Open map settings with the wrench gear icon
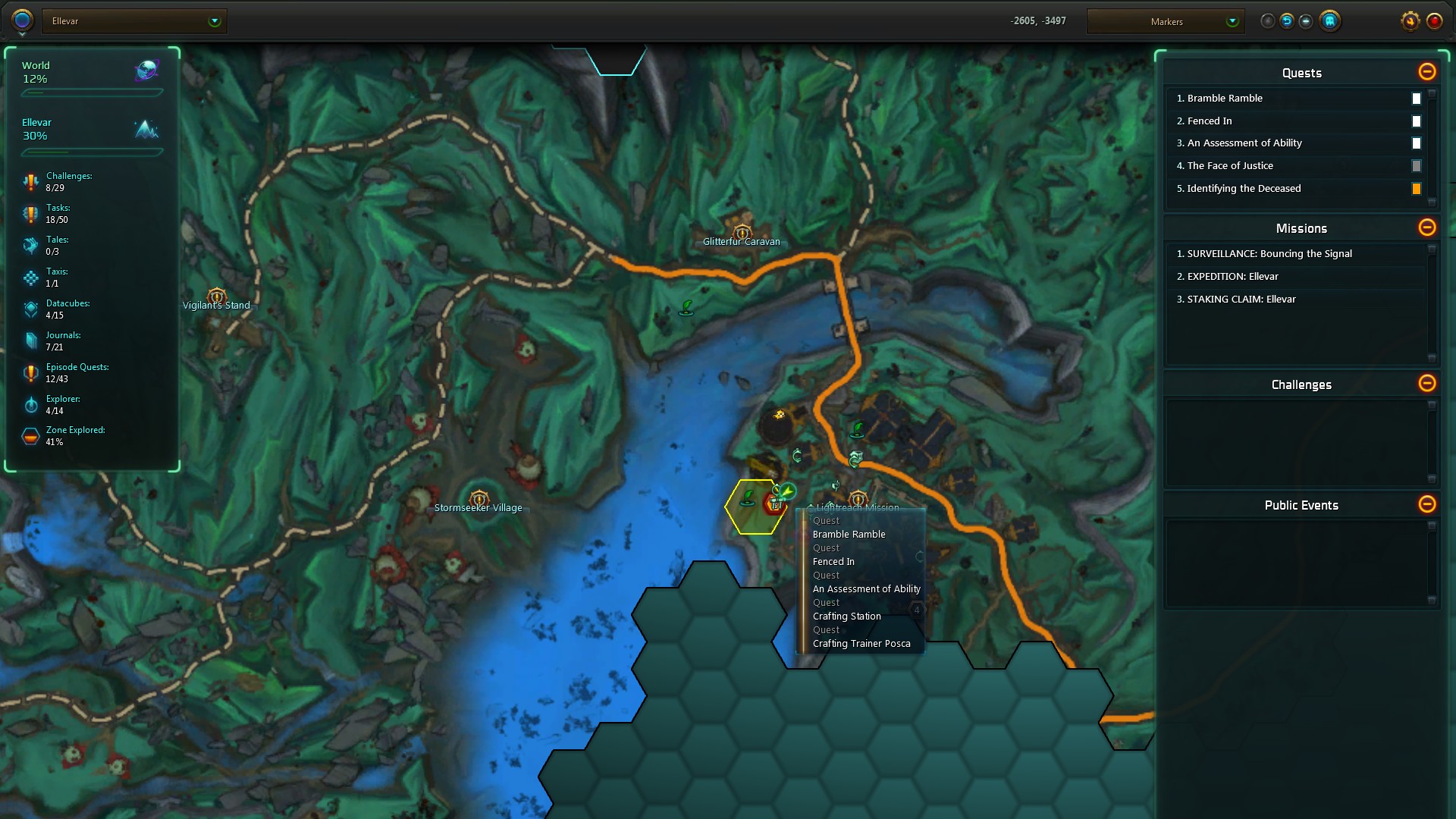1456x819 pixels. 1410,21
